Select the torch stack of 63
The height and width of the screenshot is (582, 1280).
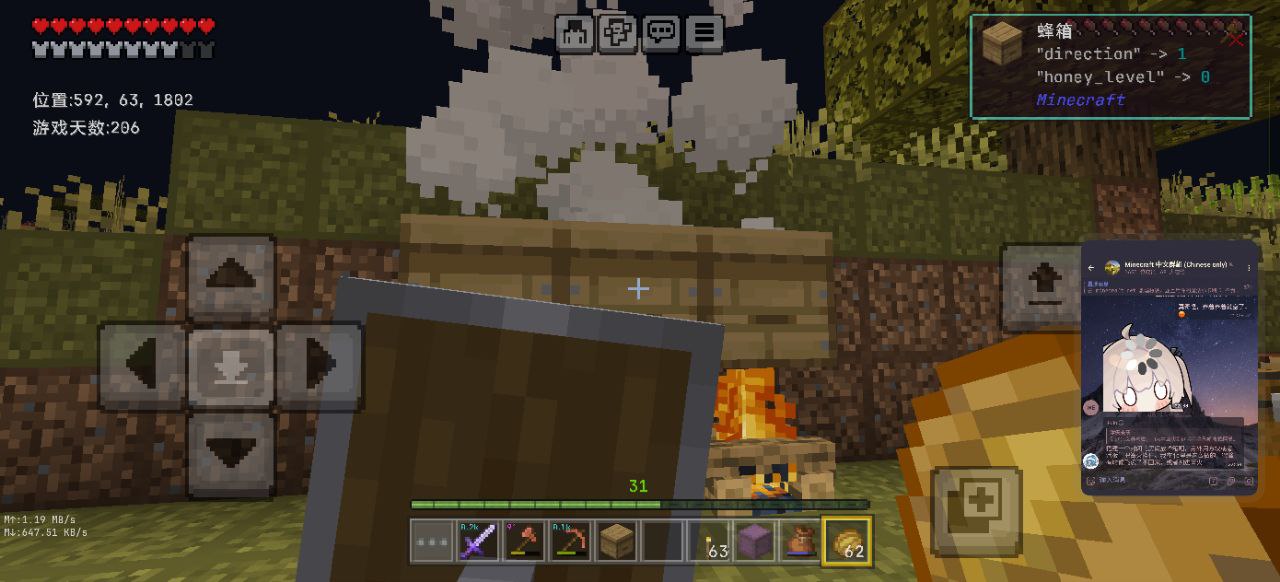(x=708, y=541)
